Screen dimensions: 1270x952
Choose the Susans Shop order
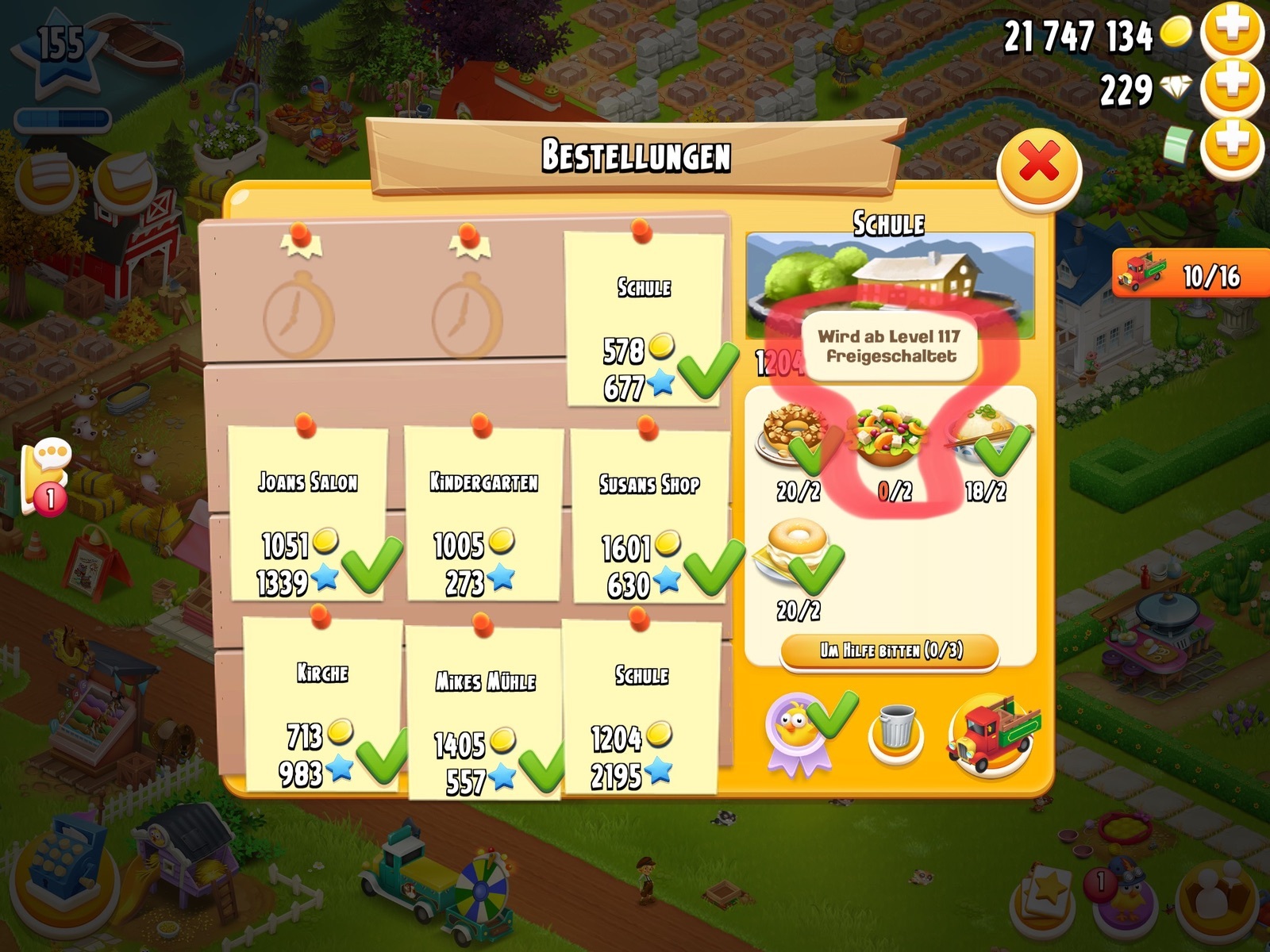pyautogui.click(x=649, y=516)
